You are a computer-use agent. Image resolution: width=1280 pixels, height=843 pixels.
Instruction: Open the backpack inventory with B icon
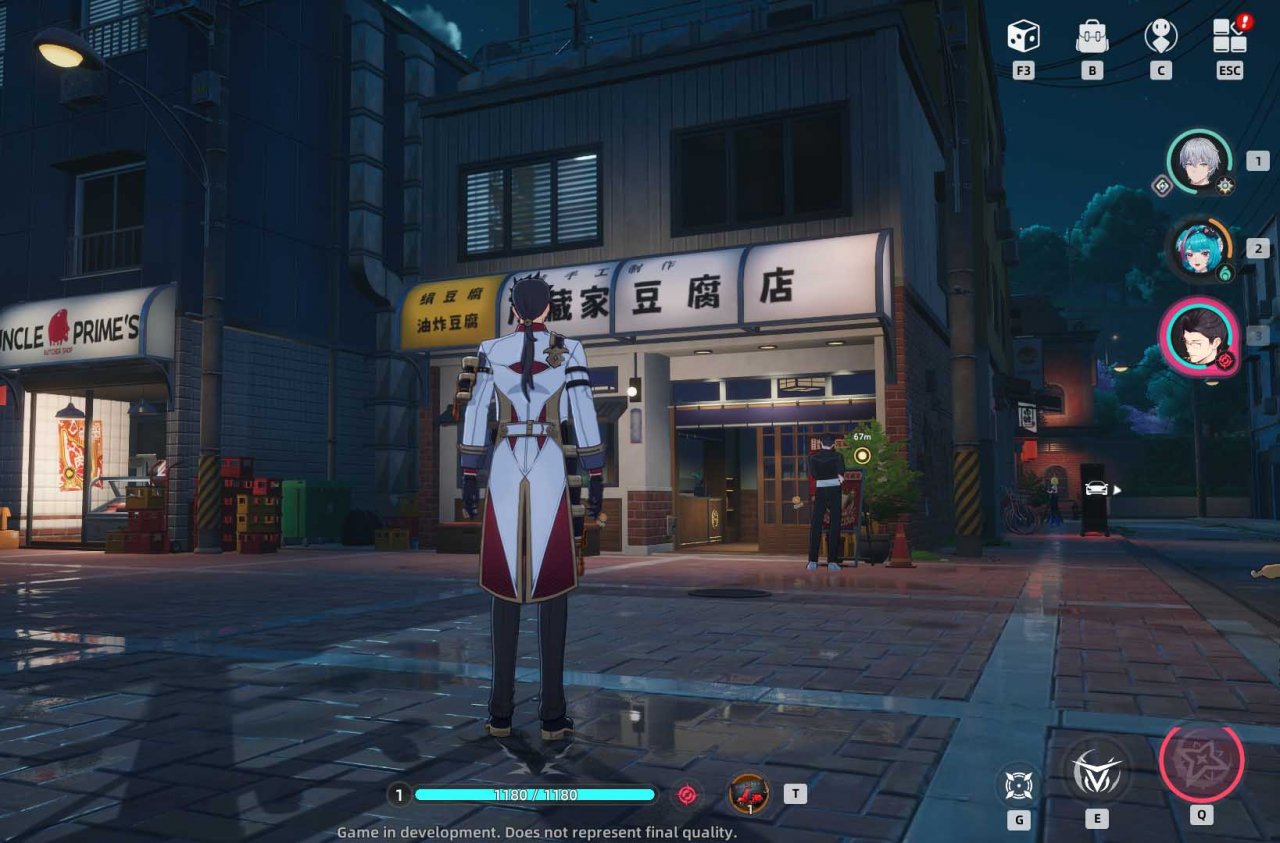[x=1091, y=36]
